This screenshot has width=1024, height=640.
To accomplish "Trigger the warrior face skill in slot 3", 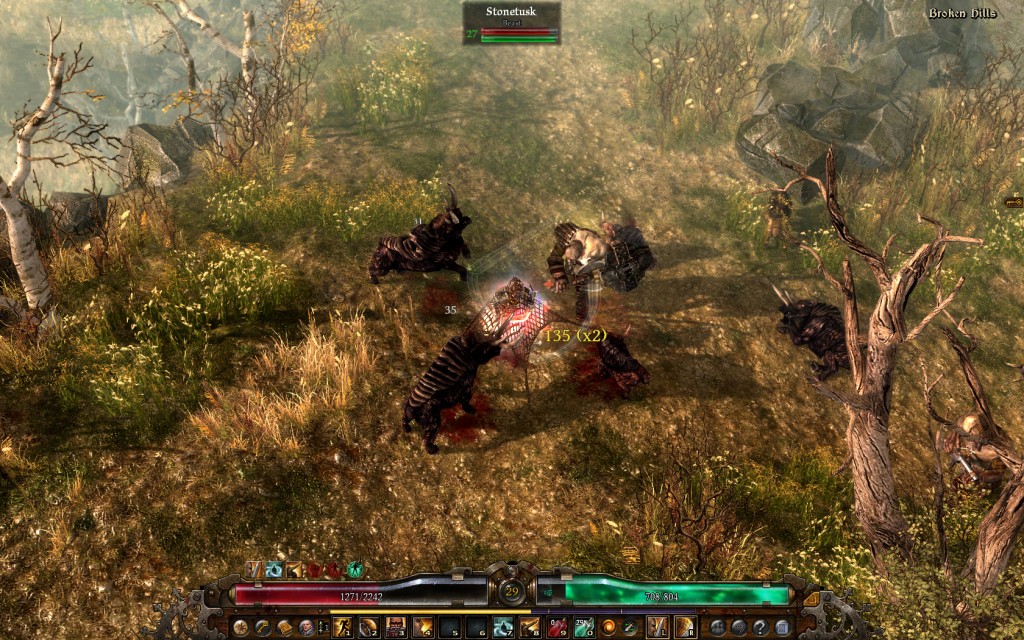I will 395,627.
